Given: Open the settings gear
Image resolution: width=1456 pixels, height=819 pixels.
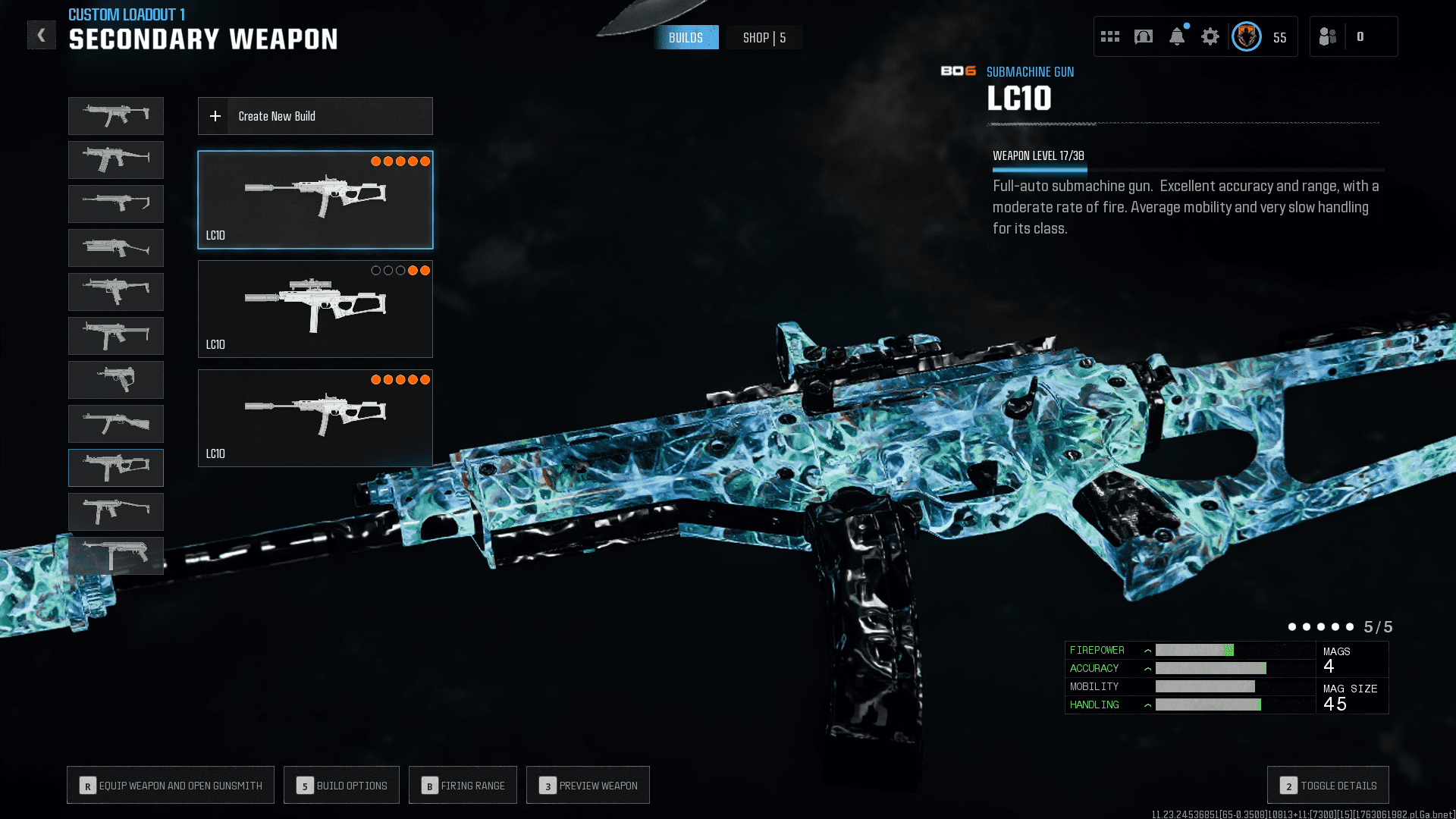Looking at the screenshot, I should (x=1210, y=36).
